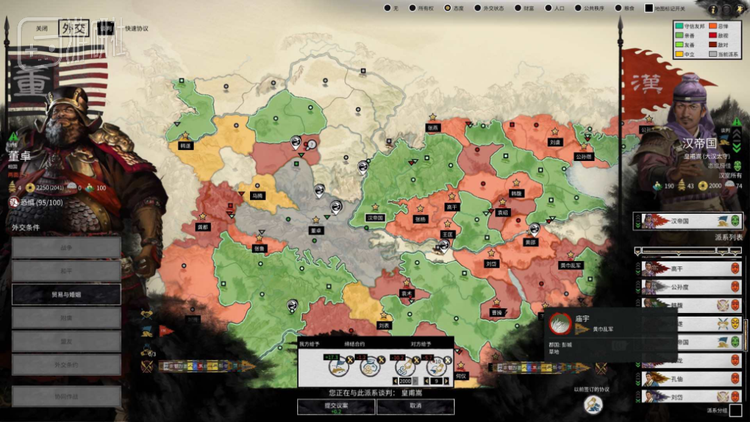Toggle the 派系分组 faction grouping checkbox

736,410
